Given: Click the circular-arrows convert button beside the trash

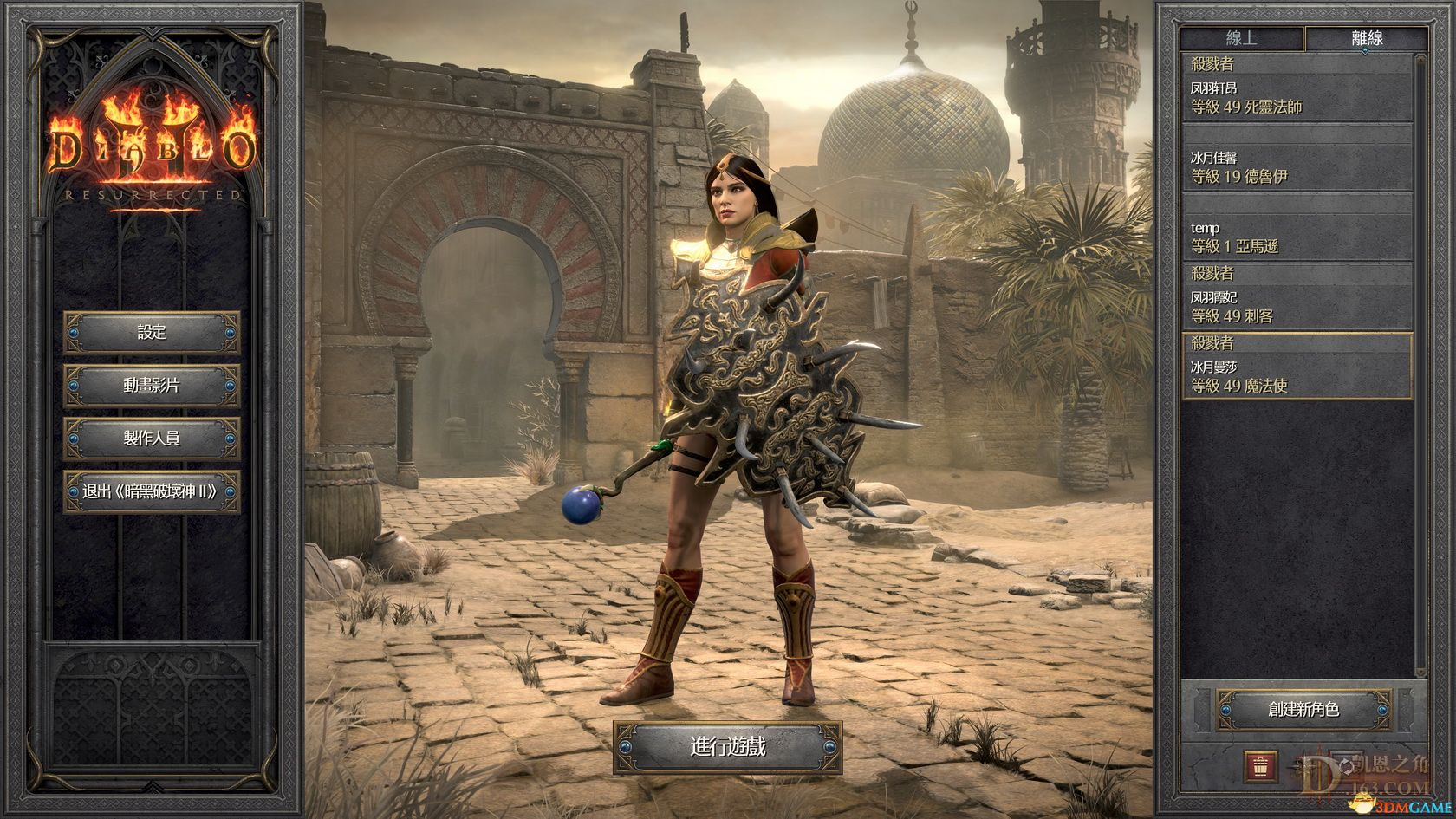Looking at the screenshot, I should [x=1346, y=765].
